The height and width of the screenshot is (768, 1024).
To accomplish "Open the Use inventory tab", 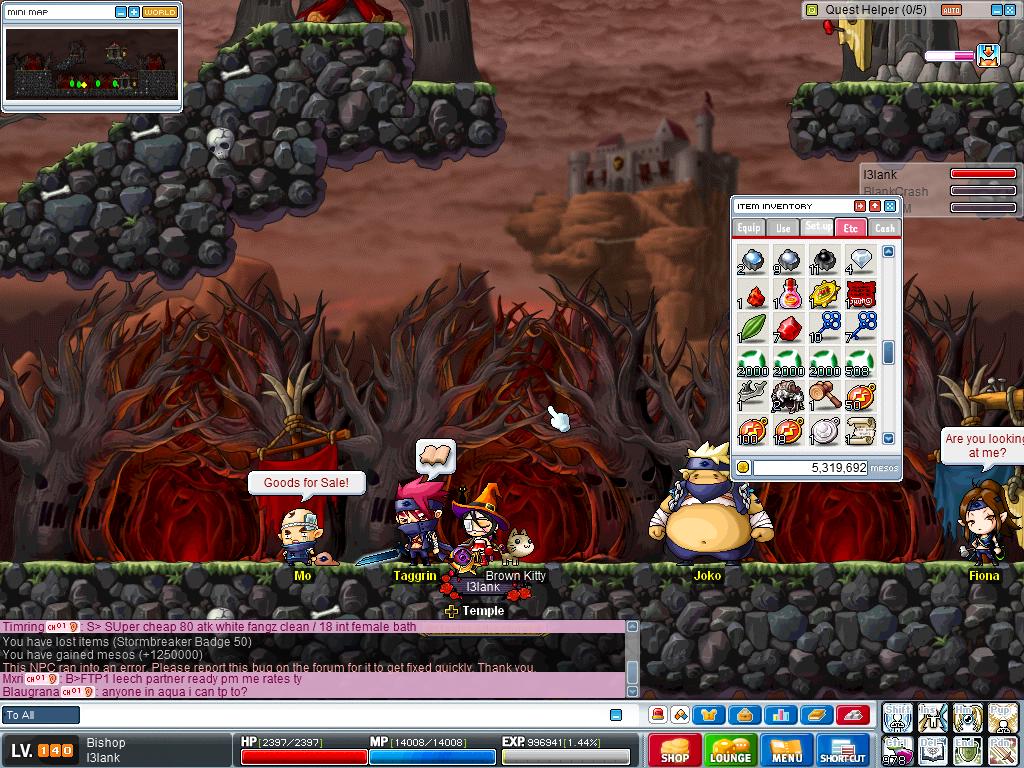I will coord(783,228).
